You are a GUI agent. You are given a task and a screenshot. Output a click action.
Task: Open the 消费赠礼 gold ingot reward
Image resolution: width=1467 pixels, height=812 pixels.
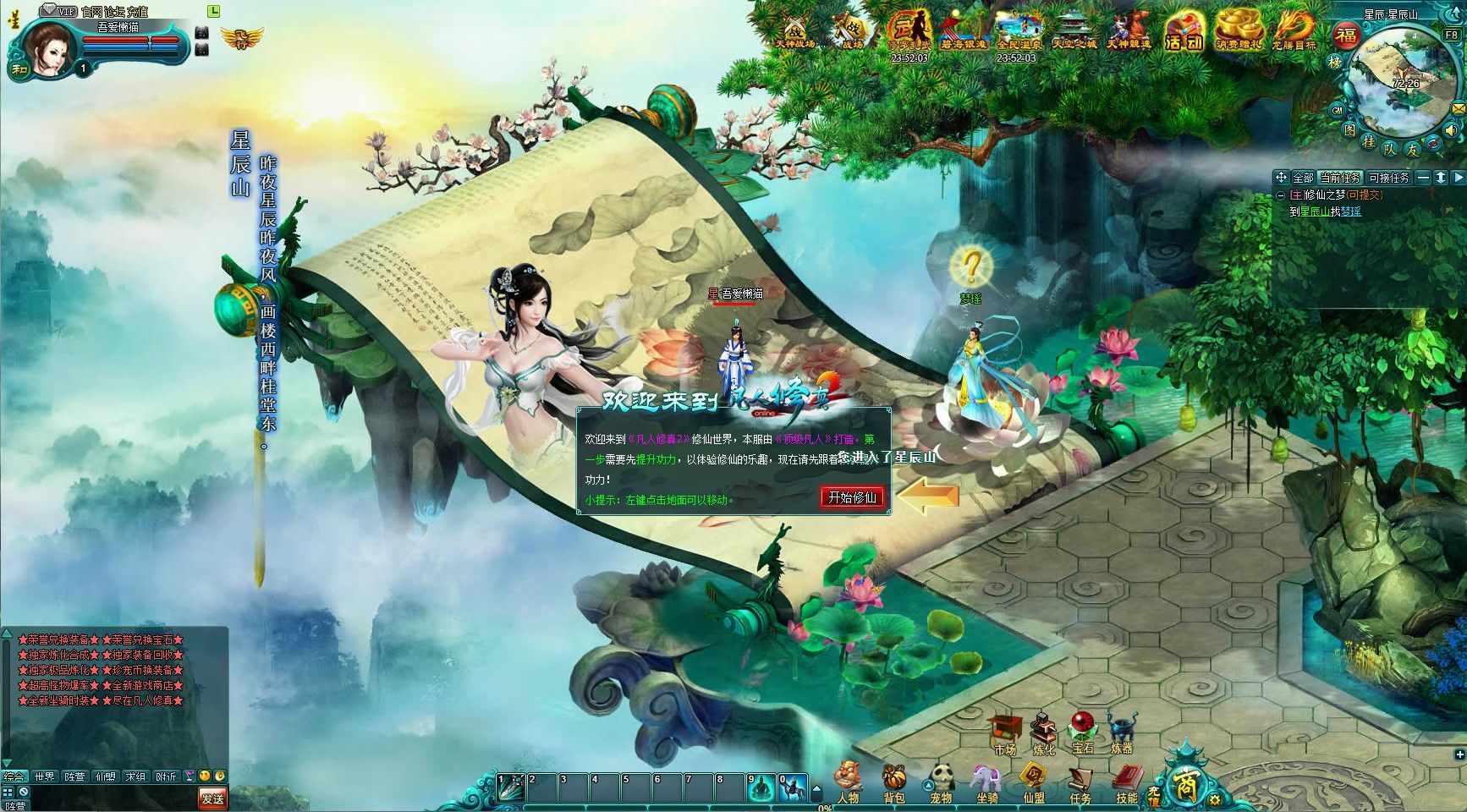[1239, 32]
